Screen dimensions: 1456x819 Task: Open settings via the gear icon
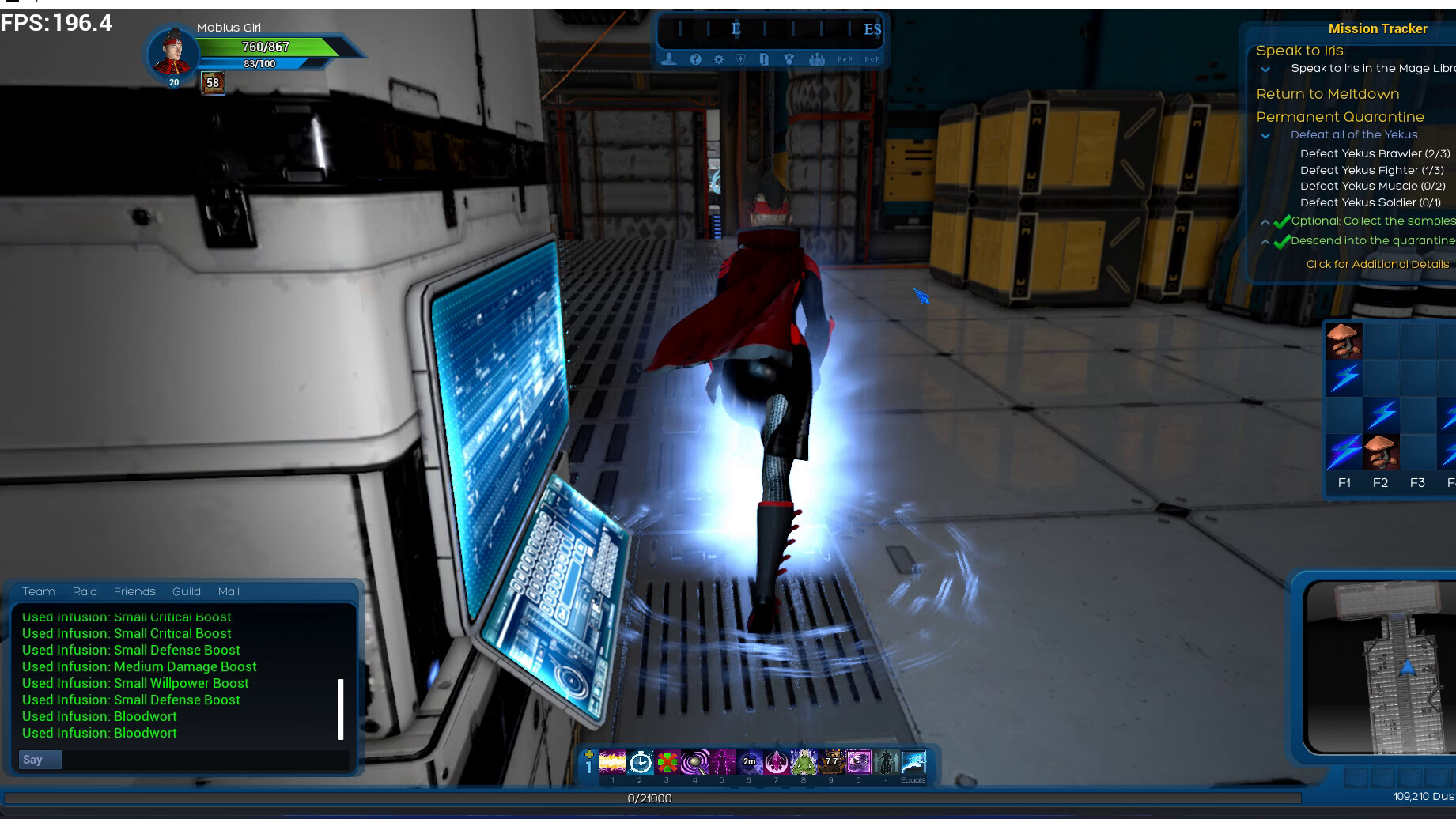click(719, 59)
